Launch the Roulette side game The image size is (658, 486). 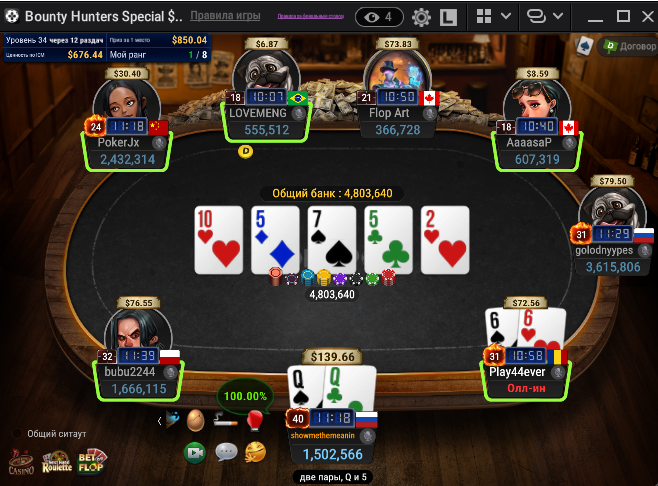click(57, 462)
